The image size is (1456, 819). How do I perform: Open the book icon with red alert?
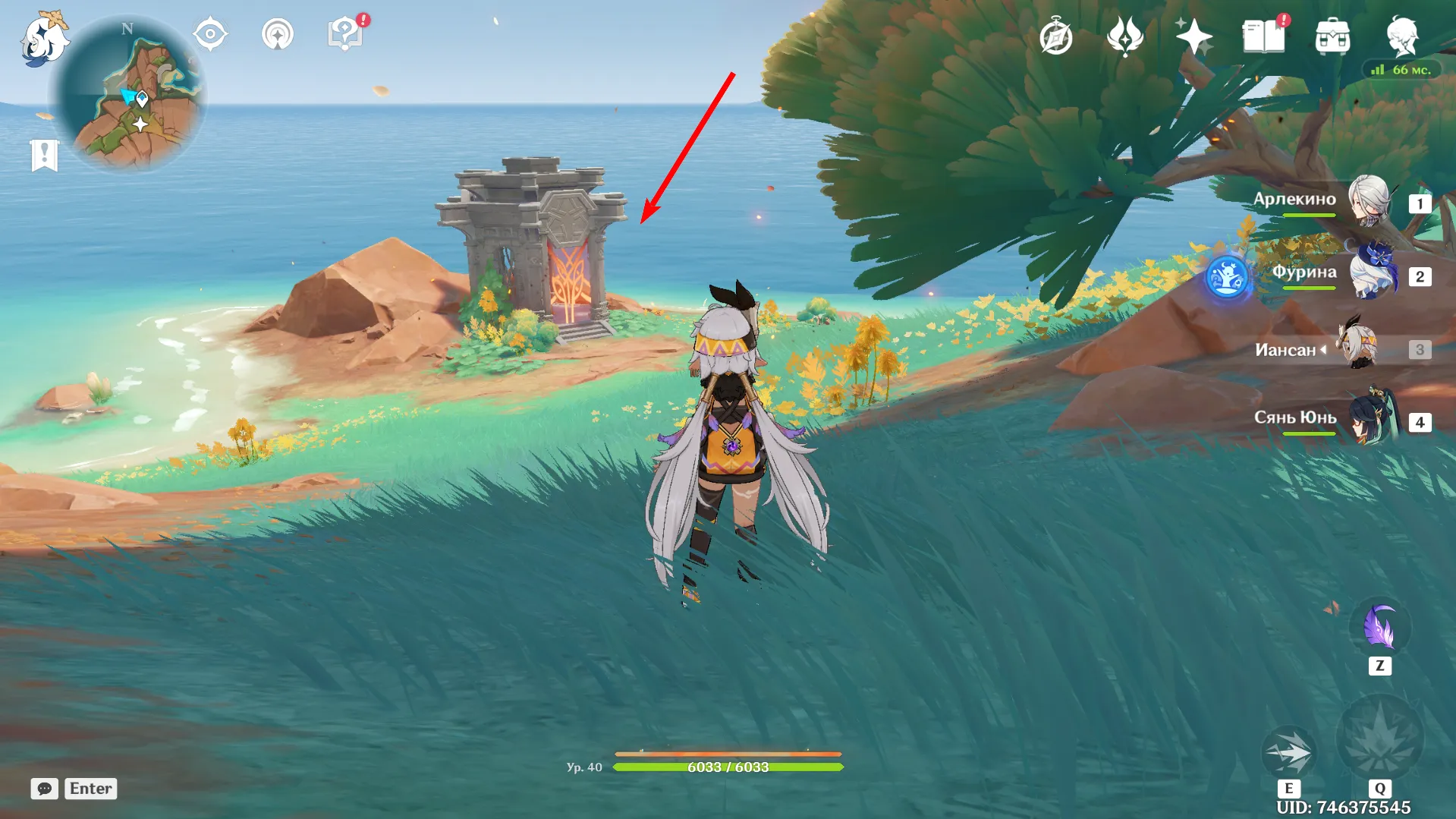1263,36
